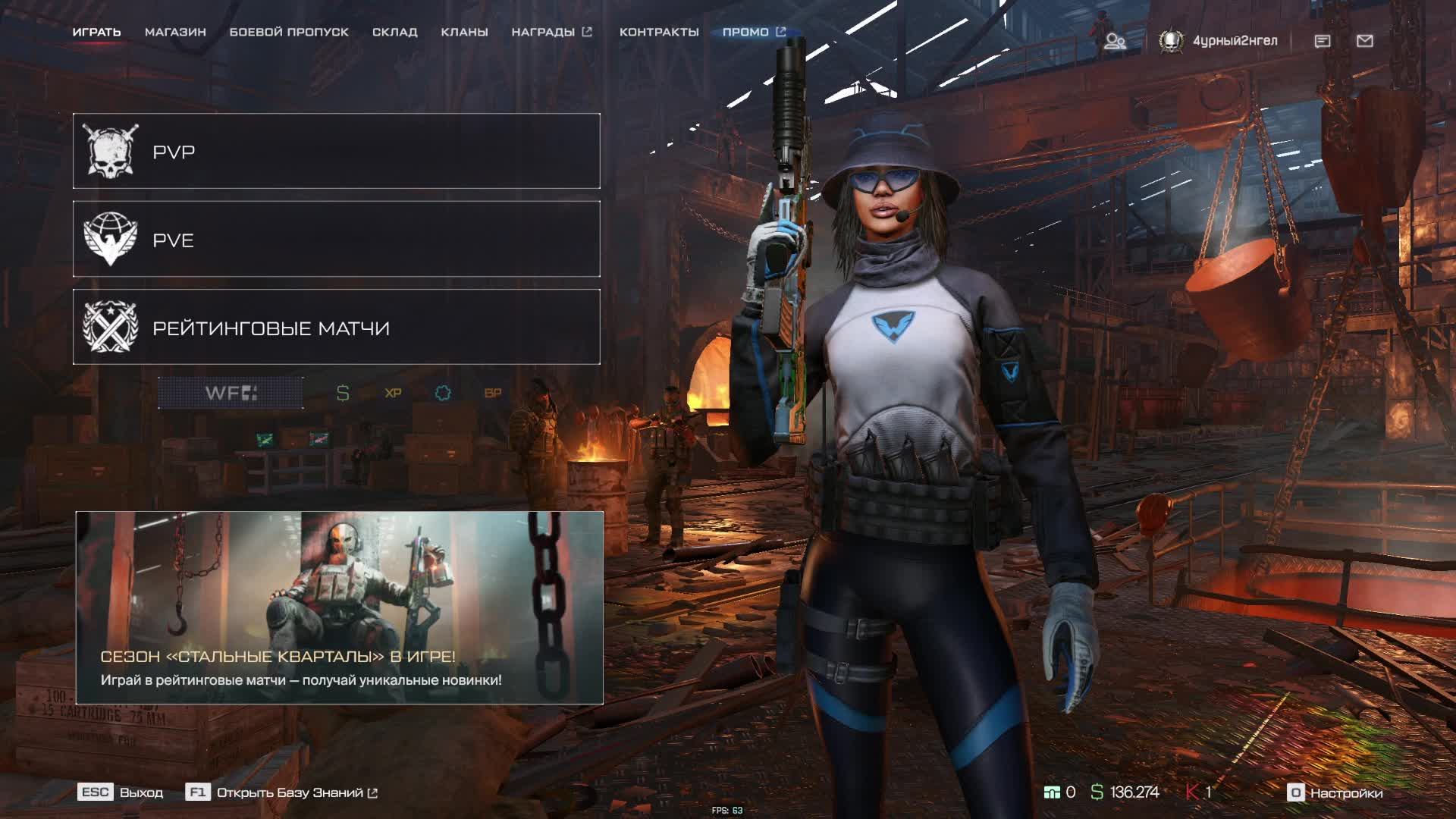This screenshot has height=819, width=1456.
Task: Open the friends list icon
Action: point(1114,41)
